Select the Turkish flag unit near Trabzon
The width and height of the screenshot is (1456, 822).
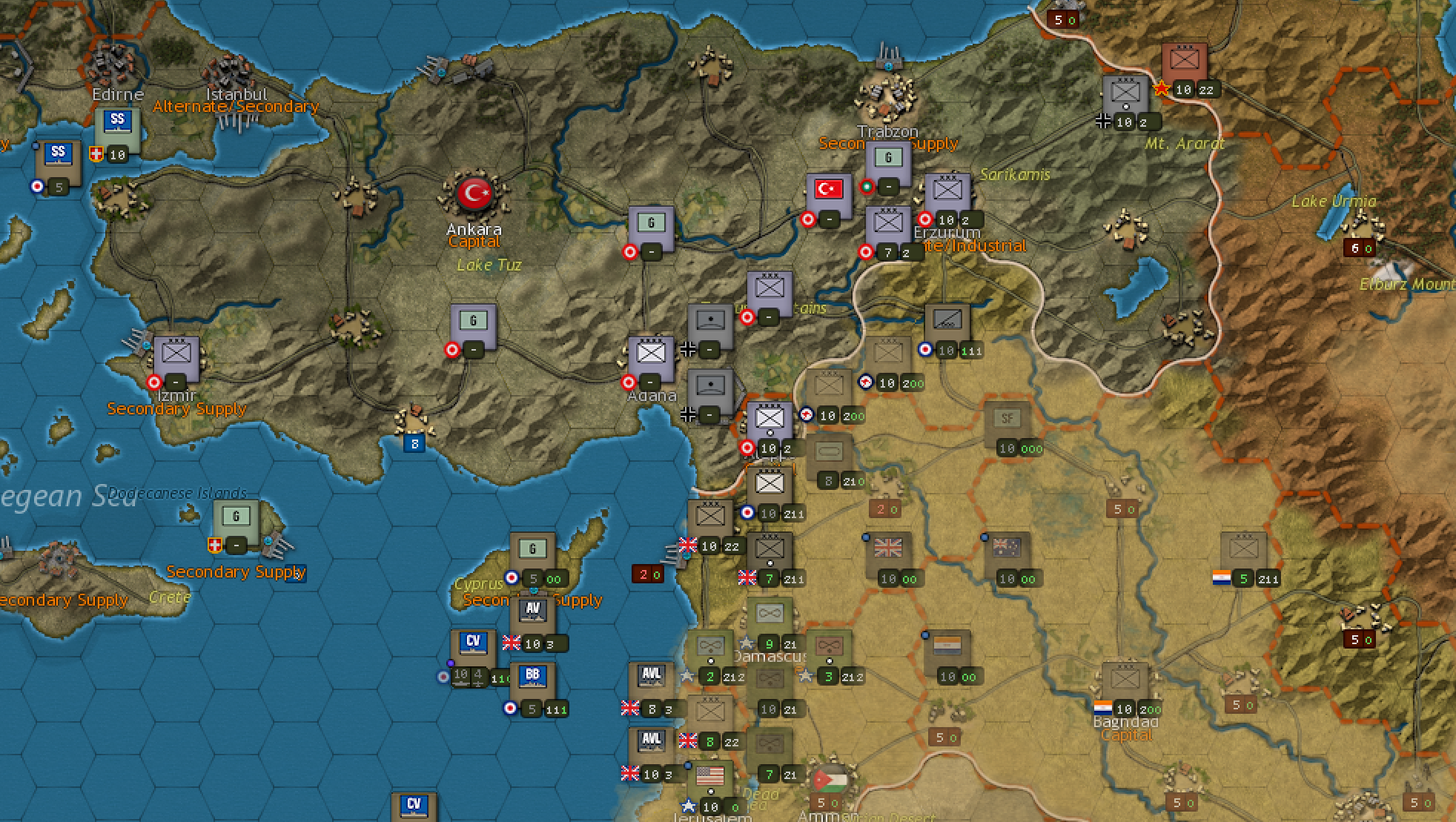pyautogui.click(x=828, y=189)
